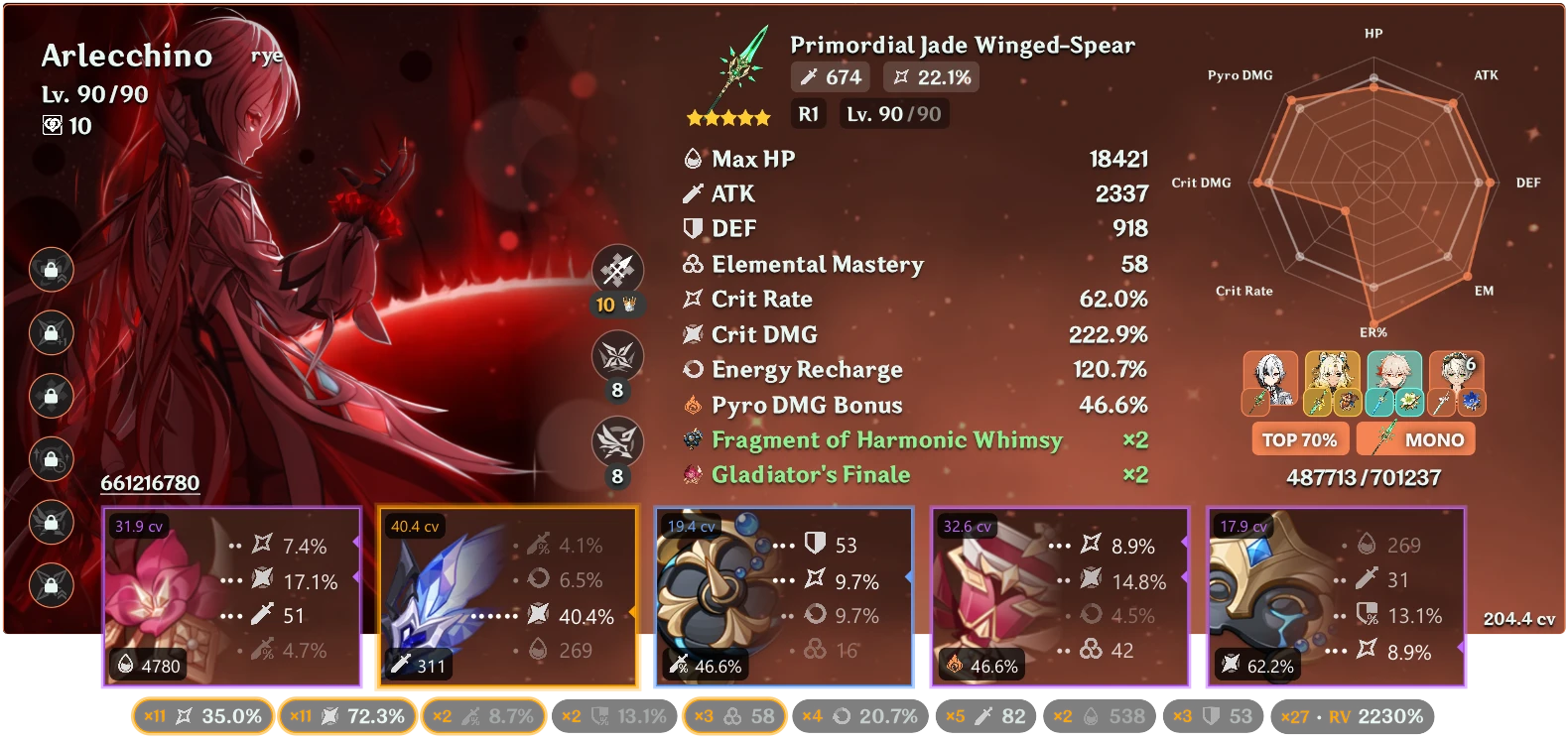Toggle the fourth constellation lock
1568x741 pixels.
click(x=50, y=460)
